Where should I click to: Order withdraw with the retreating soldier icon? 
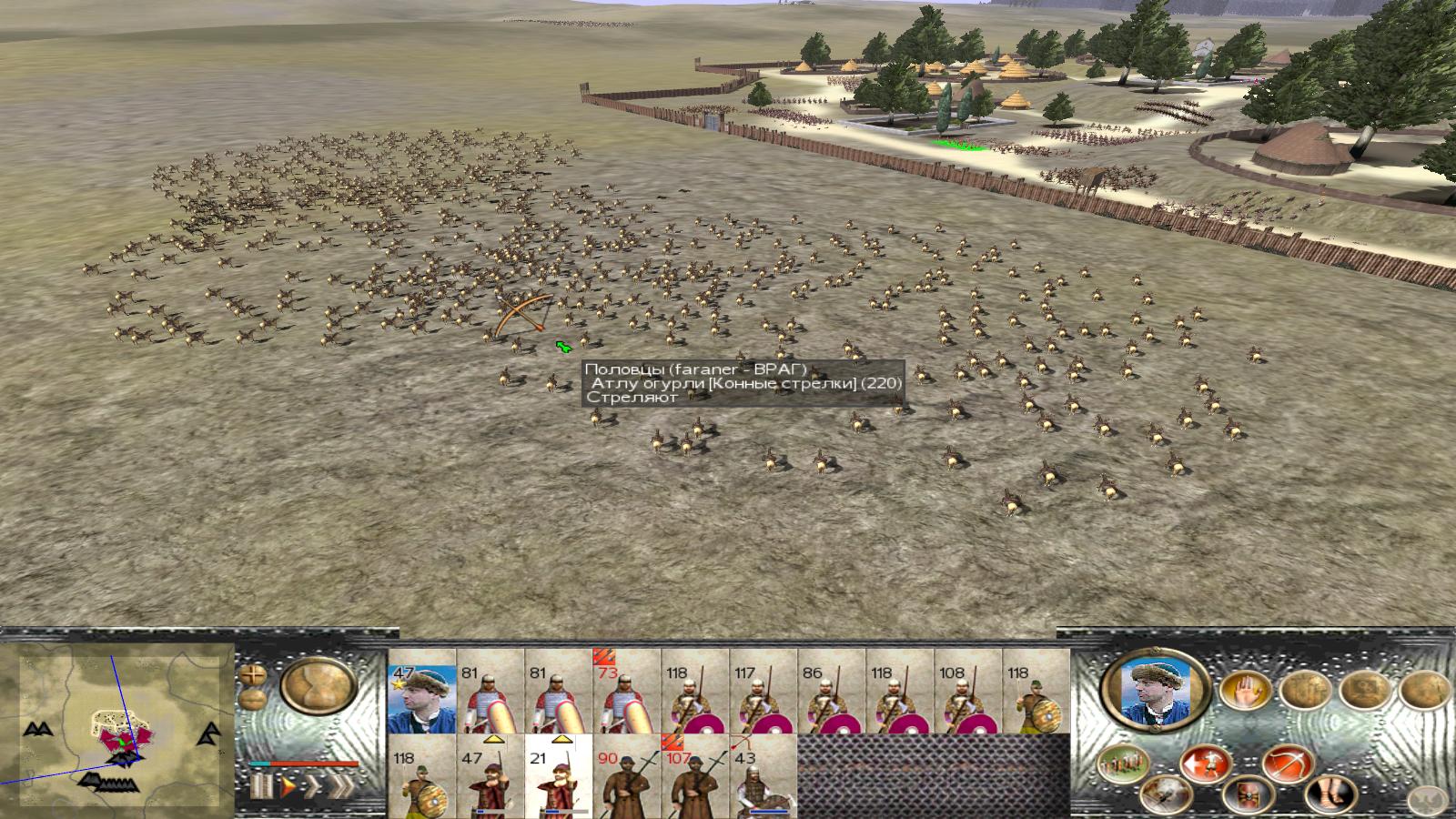click(x=1208, y=763)
